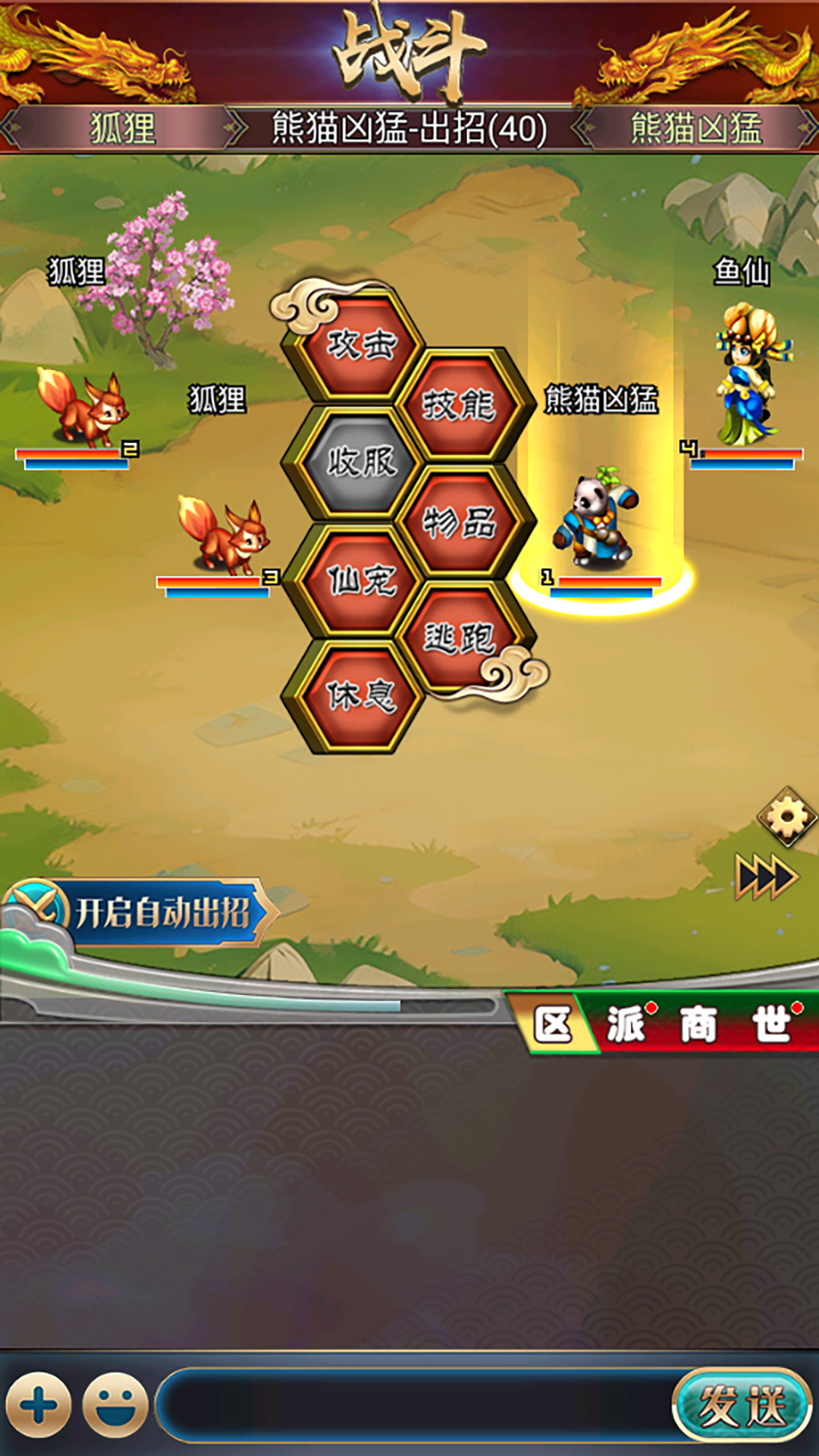Click the double-arrow fast-forward button
The image size is (819, 1456).
(x=766, y=877)
